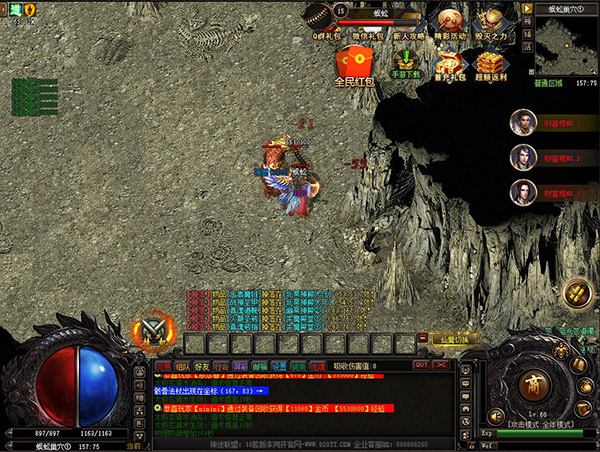This screenshot has width=600, height=452.
Task: Click the 手游下载 mobile download icon
Action: pyautogui.click(x=405, y=62)
